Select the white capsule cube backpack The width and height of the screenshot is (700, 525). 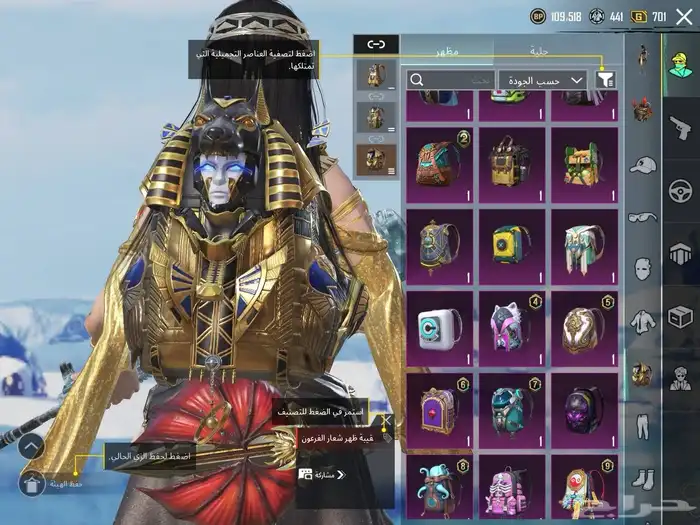440,325
